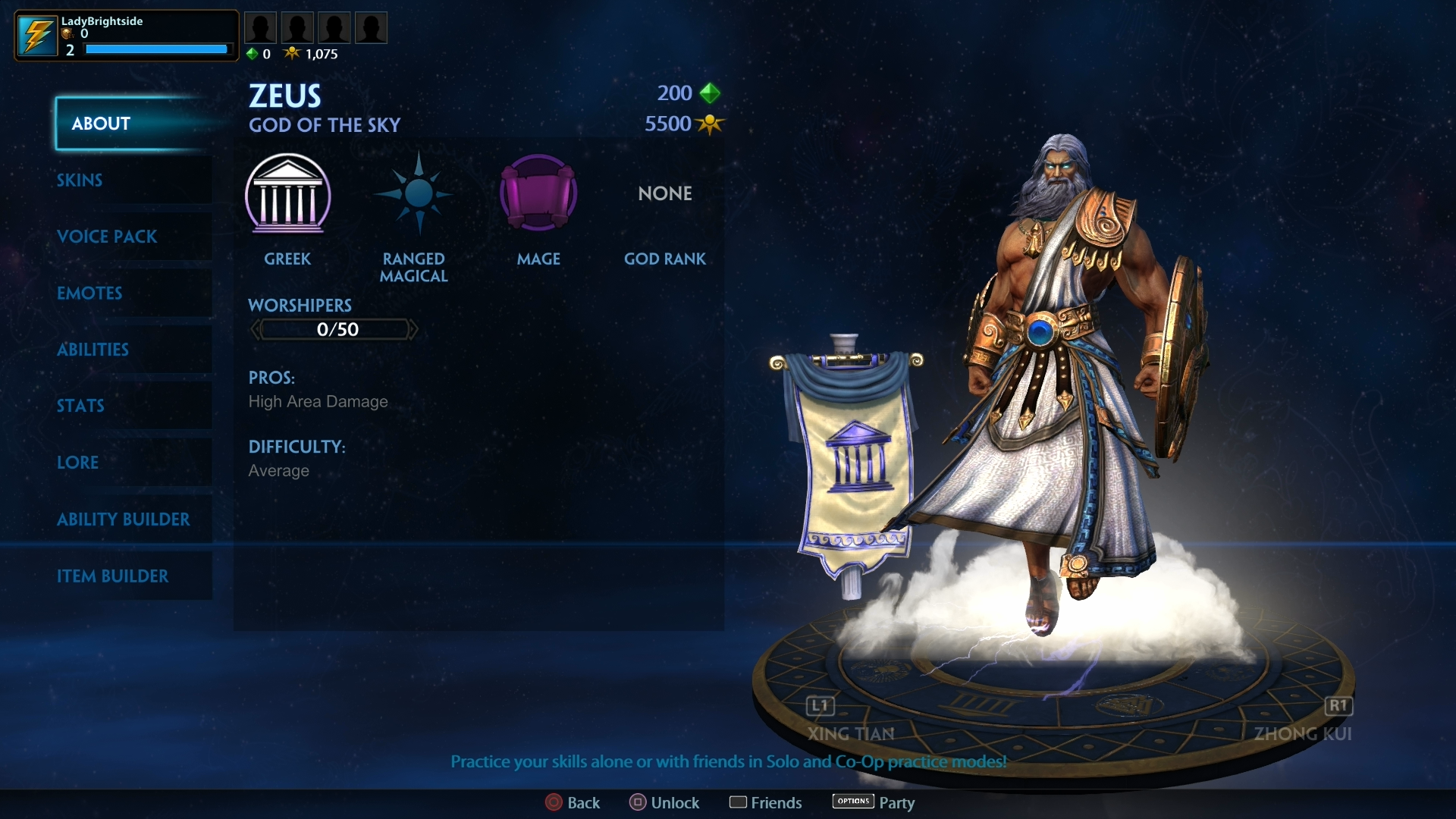Click the Back button
The image size is (1456, 819).
[x=553, y=802]
